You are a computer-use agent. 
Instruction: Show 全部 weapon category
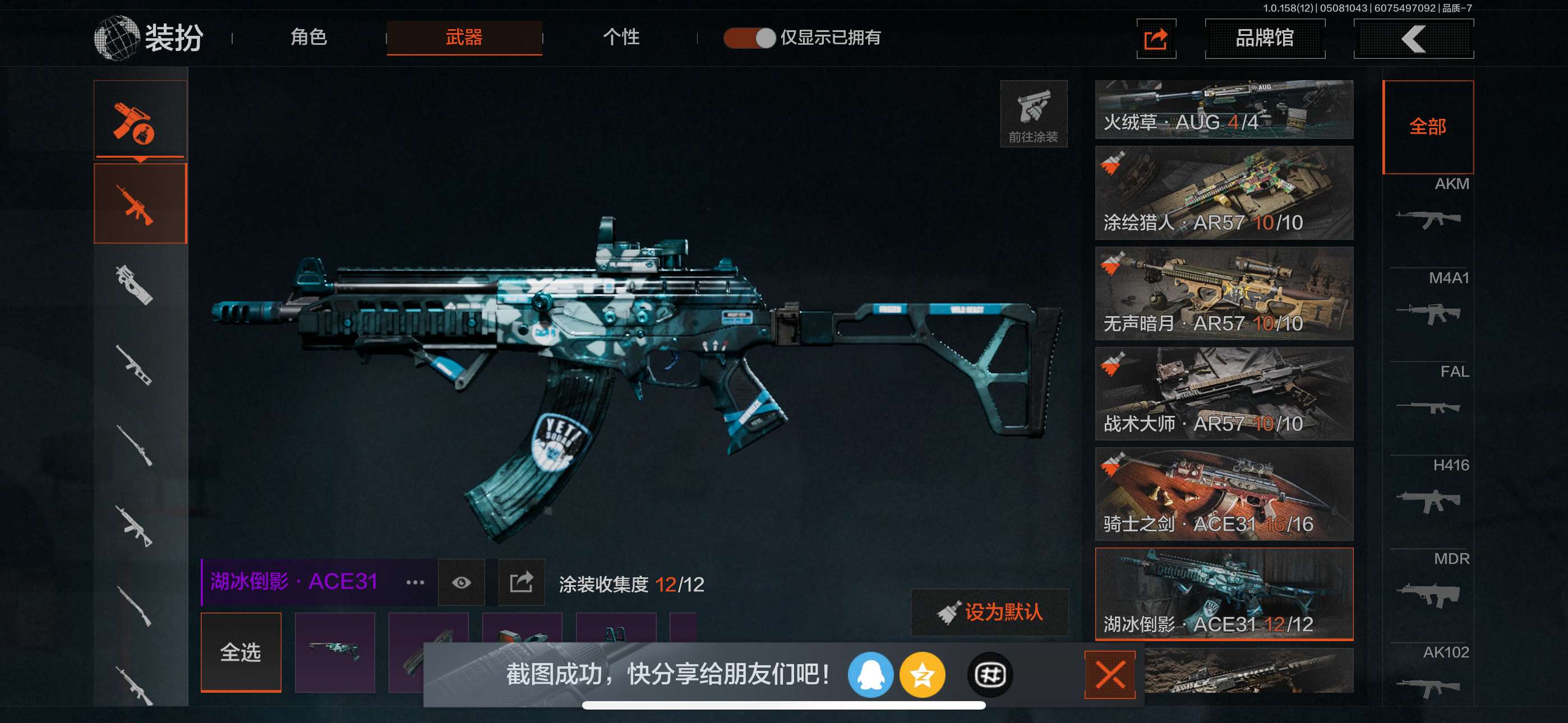(x=1427, y=127)
